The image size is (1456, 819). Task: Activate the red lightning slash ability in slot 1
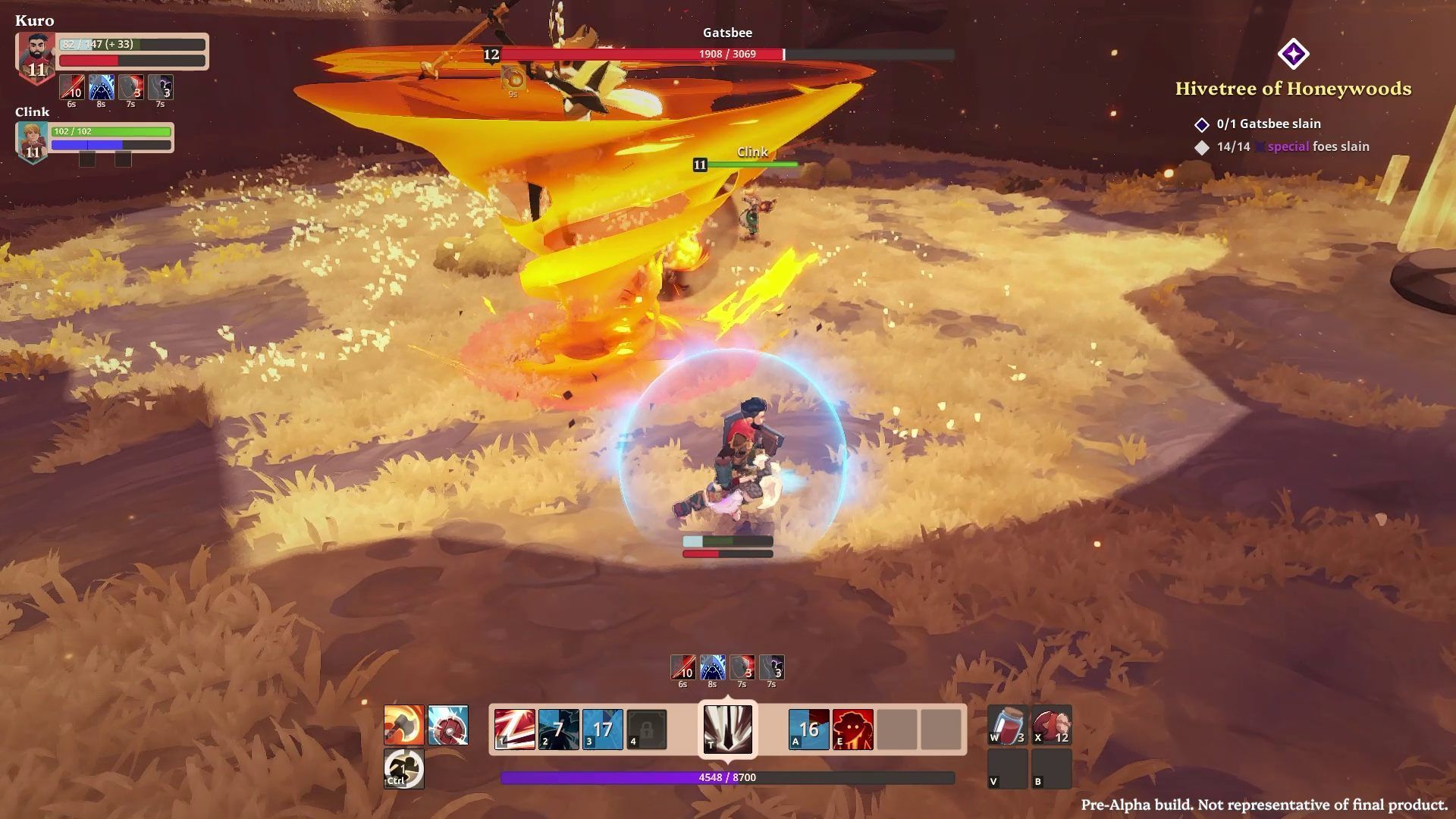pos(514,730)
